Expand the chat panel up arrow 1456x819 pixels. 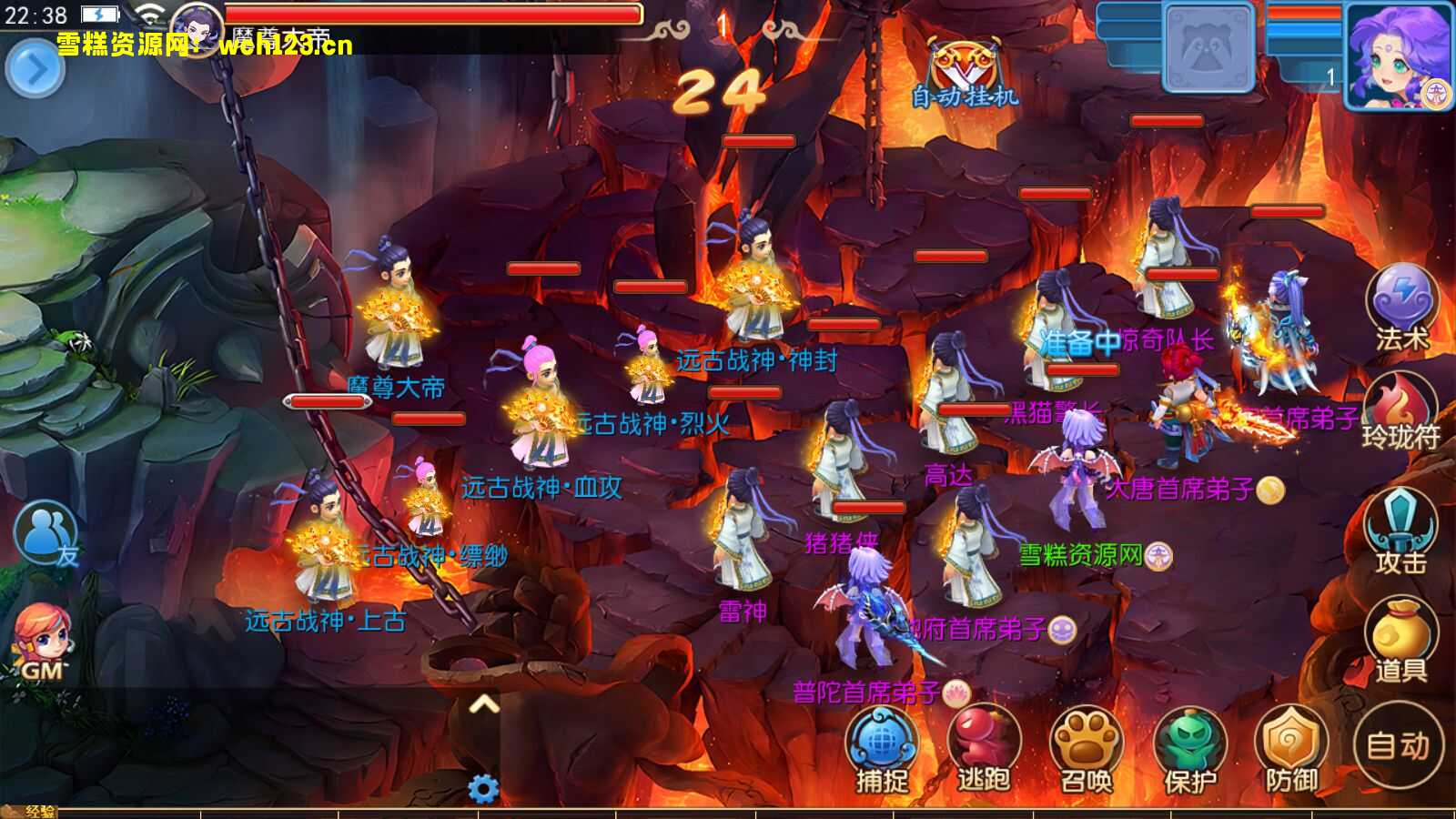(x=484, y=705)
